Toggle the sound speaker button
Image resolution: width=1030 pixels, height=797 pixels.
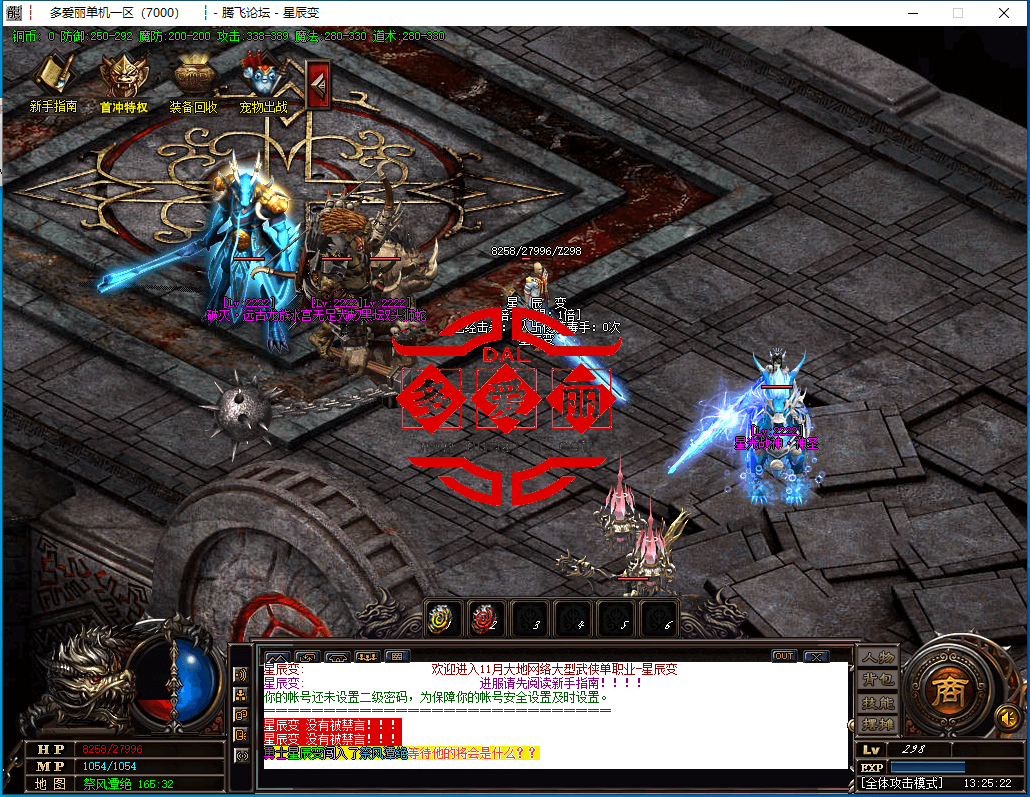coord(1008,717)
